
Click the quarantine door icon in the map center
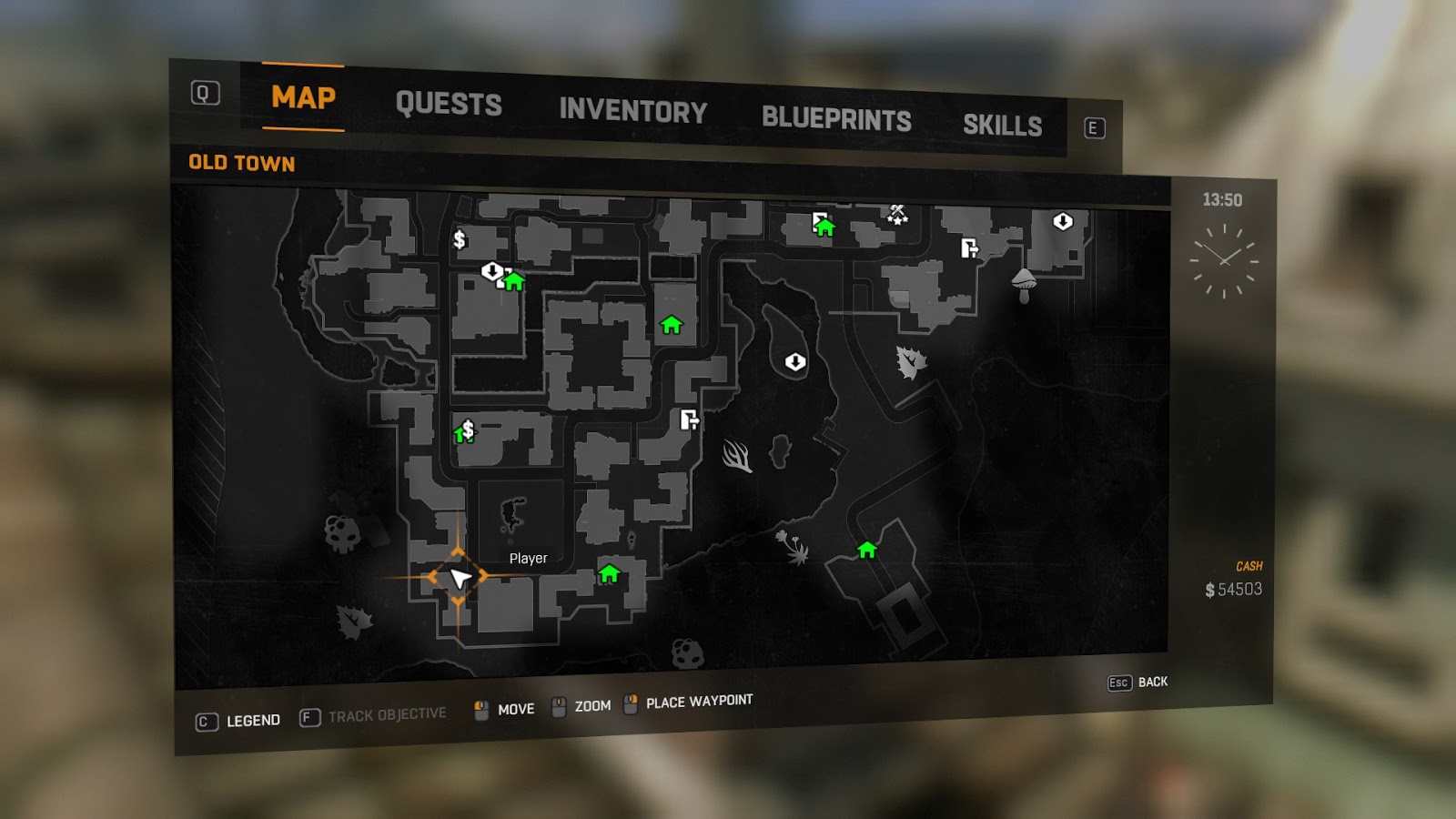[x=689, y=420]
